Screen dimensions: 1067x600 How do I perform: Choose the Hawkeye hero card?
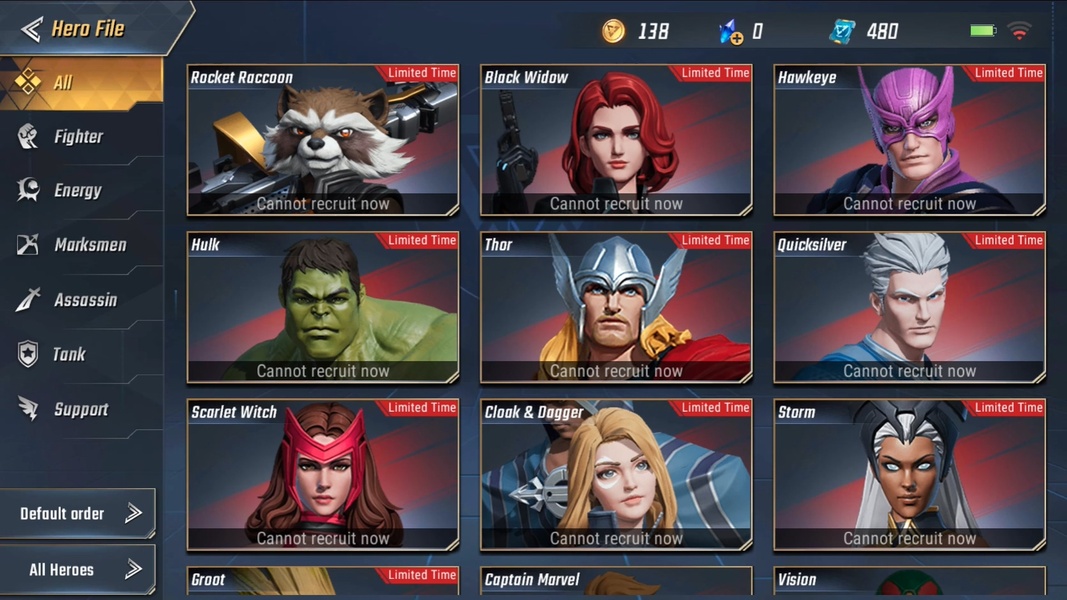[909, 140]
